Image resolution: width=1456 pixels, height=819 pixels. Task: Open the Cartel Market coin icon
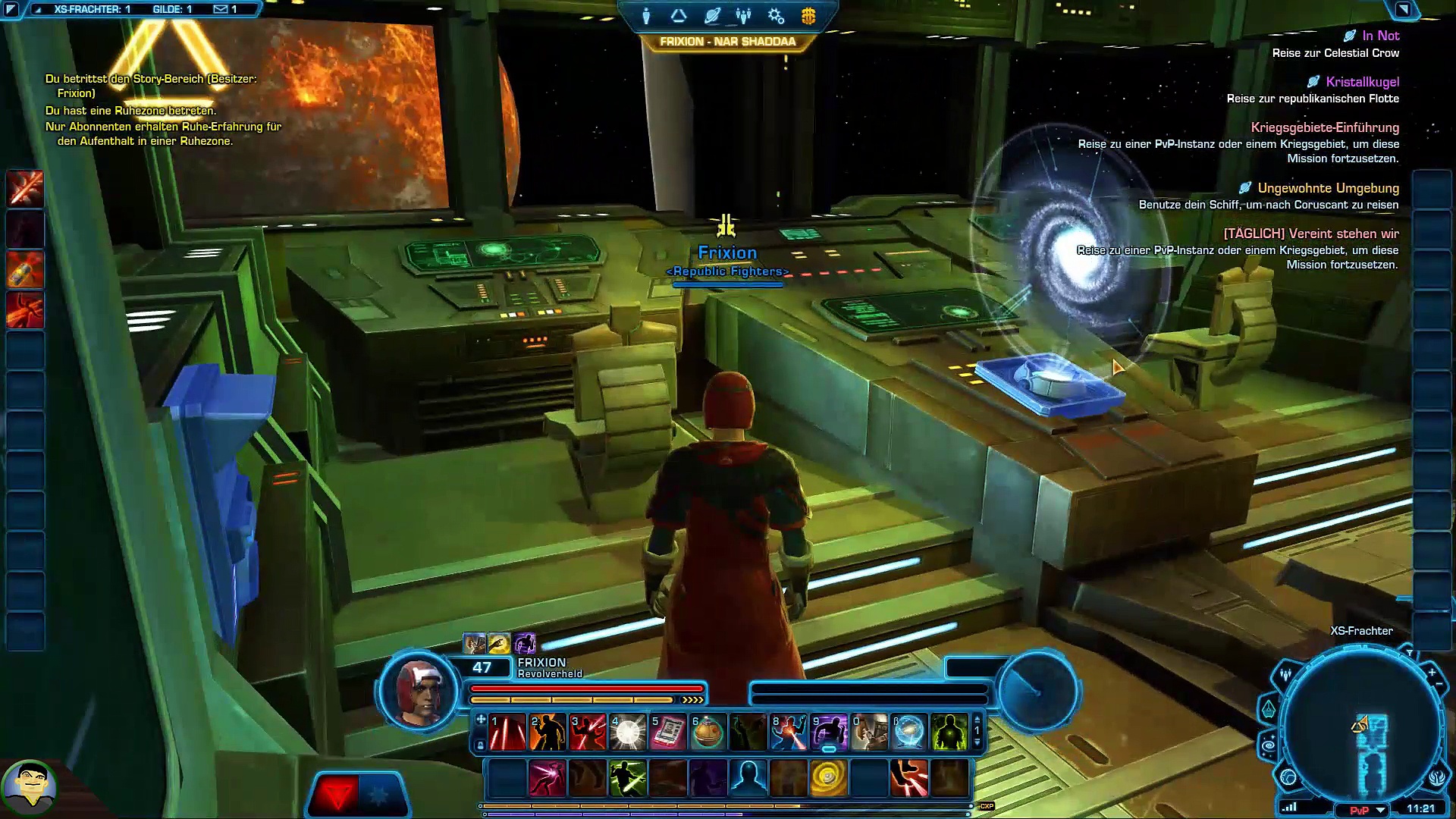pos(808,16)
